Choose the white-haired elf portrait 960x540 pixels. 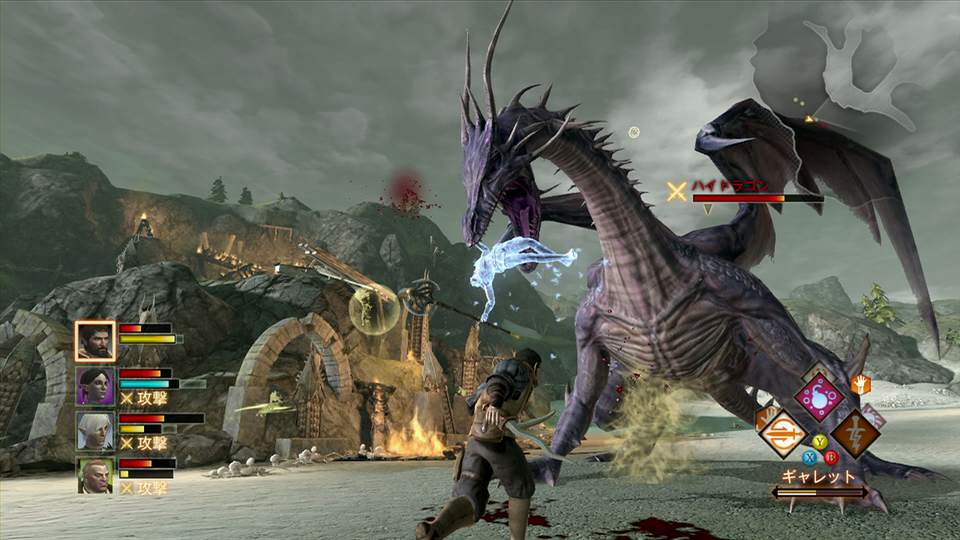click(x=95, y=431)
